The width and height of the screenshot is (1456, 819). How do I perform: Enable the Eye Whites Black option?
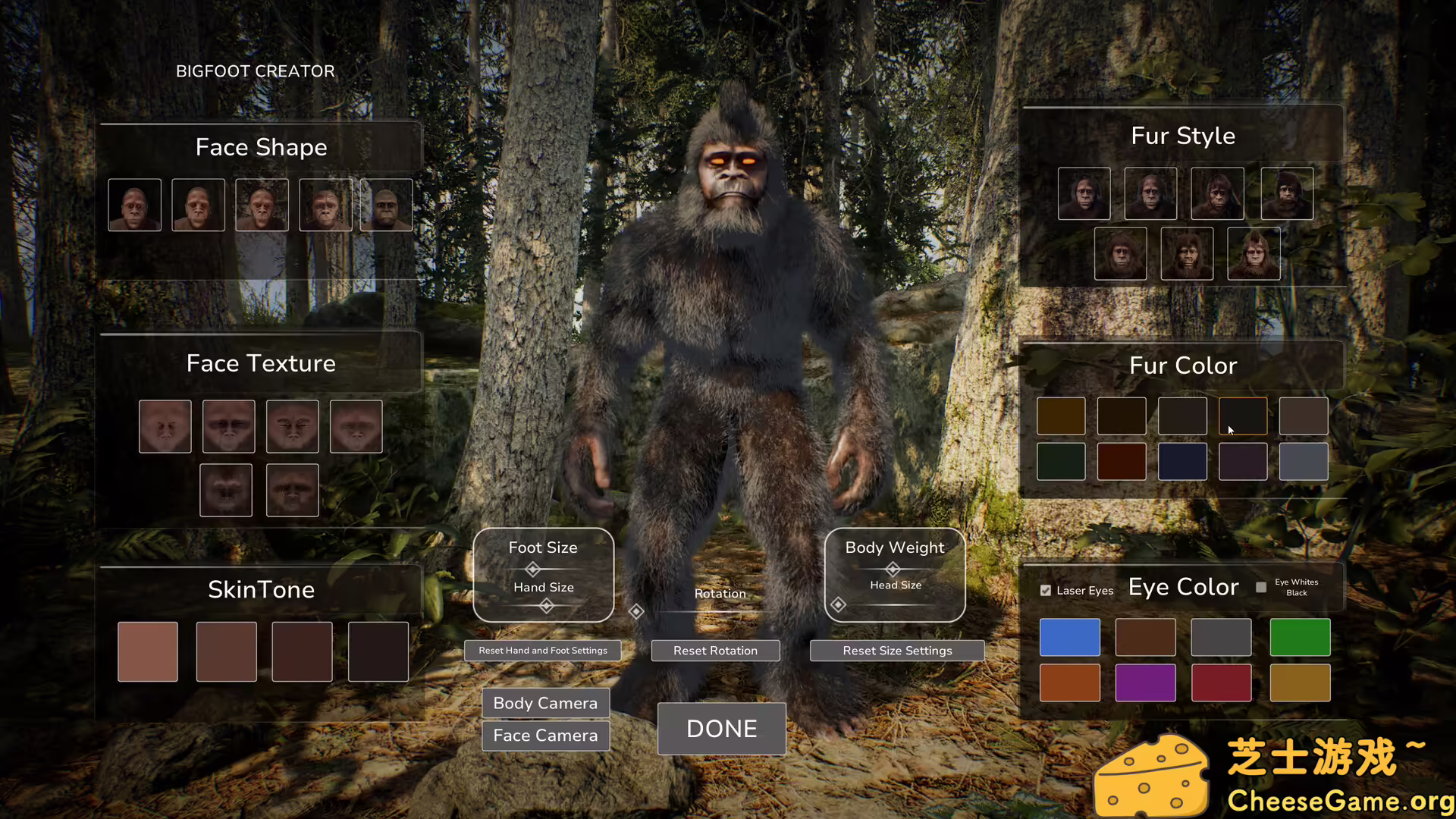[x=1260, y=587]
